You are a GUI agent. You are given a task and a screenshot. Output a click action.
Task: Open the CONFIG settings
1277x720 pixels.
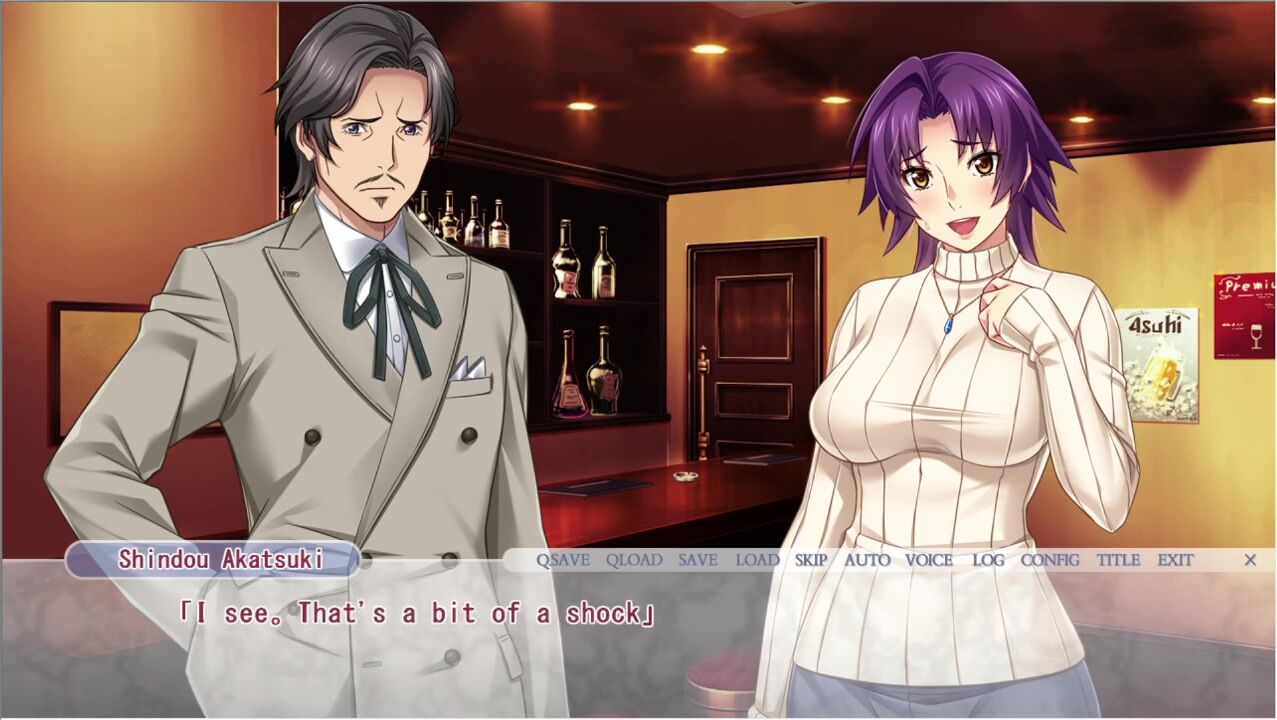(x=1050, y=560)
